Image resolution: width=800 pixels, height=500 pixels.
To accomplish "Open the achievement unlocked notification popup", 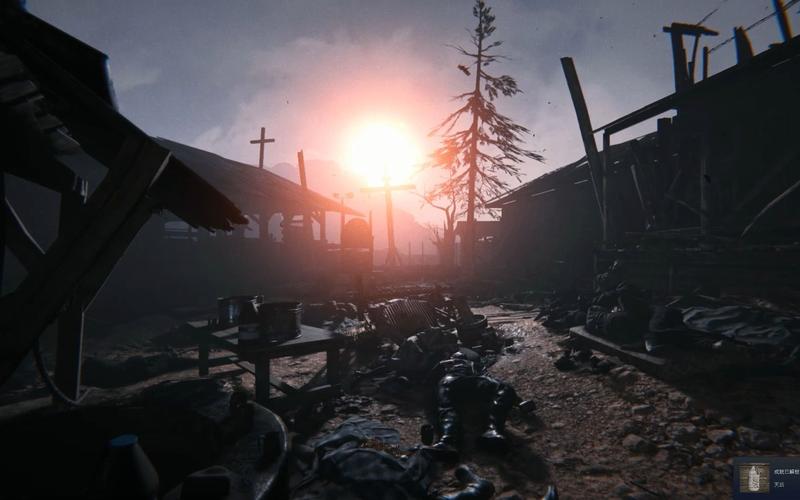I will pos(767,479).
